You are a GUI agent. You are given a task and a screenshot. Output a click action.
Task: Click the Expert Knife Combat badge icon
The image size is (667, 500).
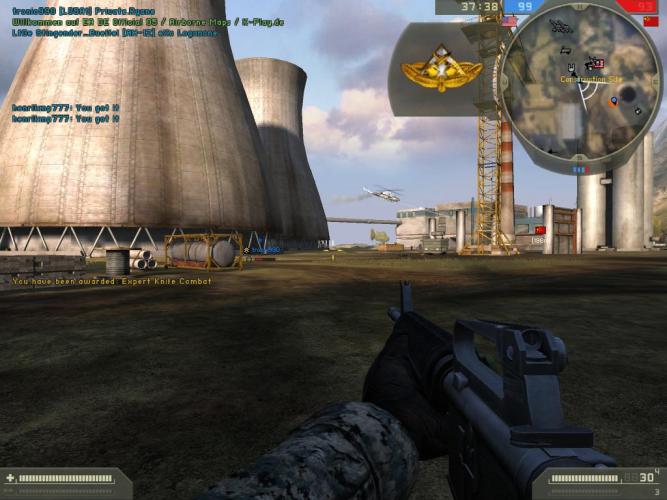pyautogui.click(x=427, y=68)
